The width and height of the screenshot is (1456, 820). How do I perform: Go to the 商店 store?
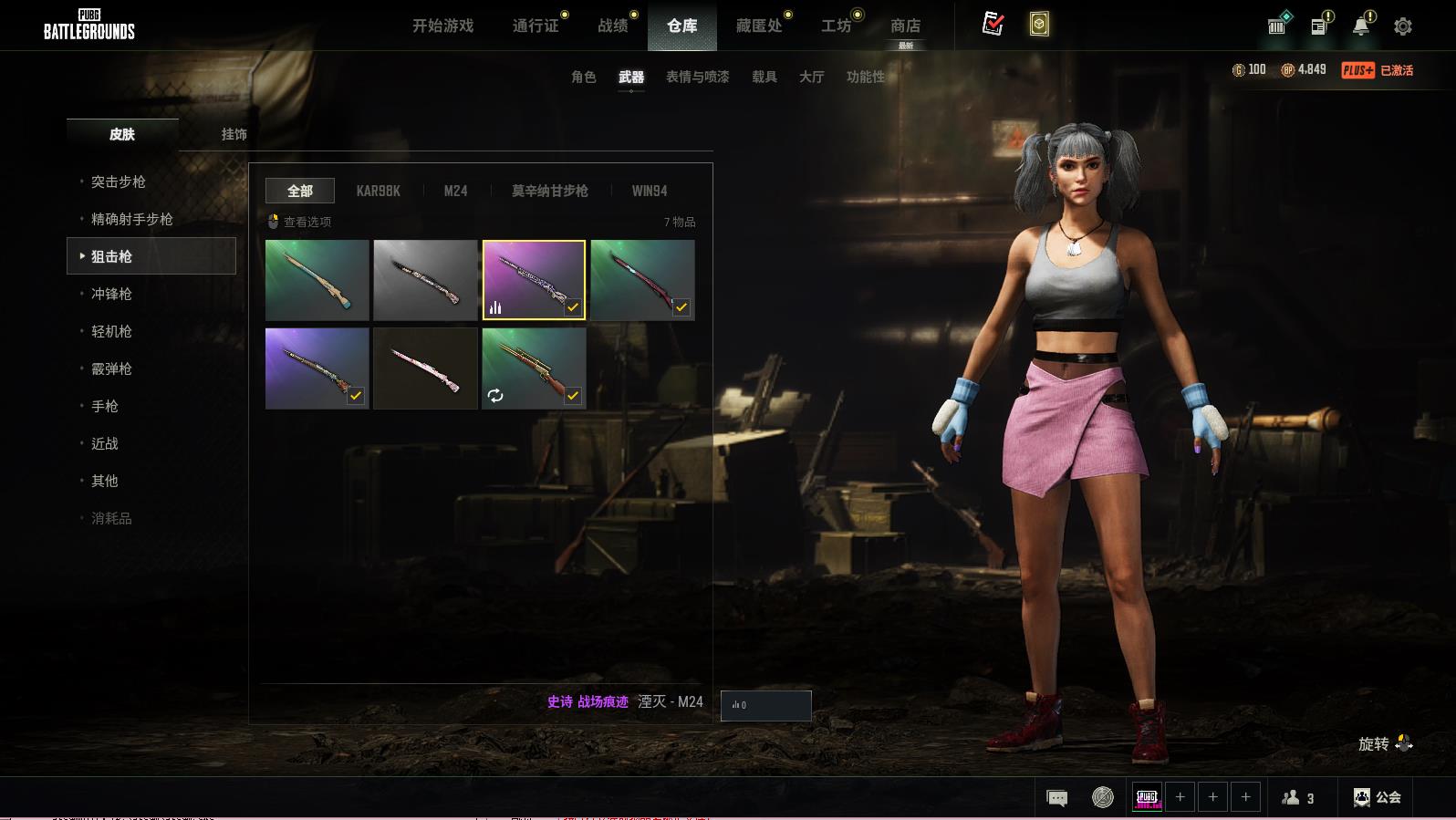(x=905, y=26)
